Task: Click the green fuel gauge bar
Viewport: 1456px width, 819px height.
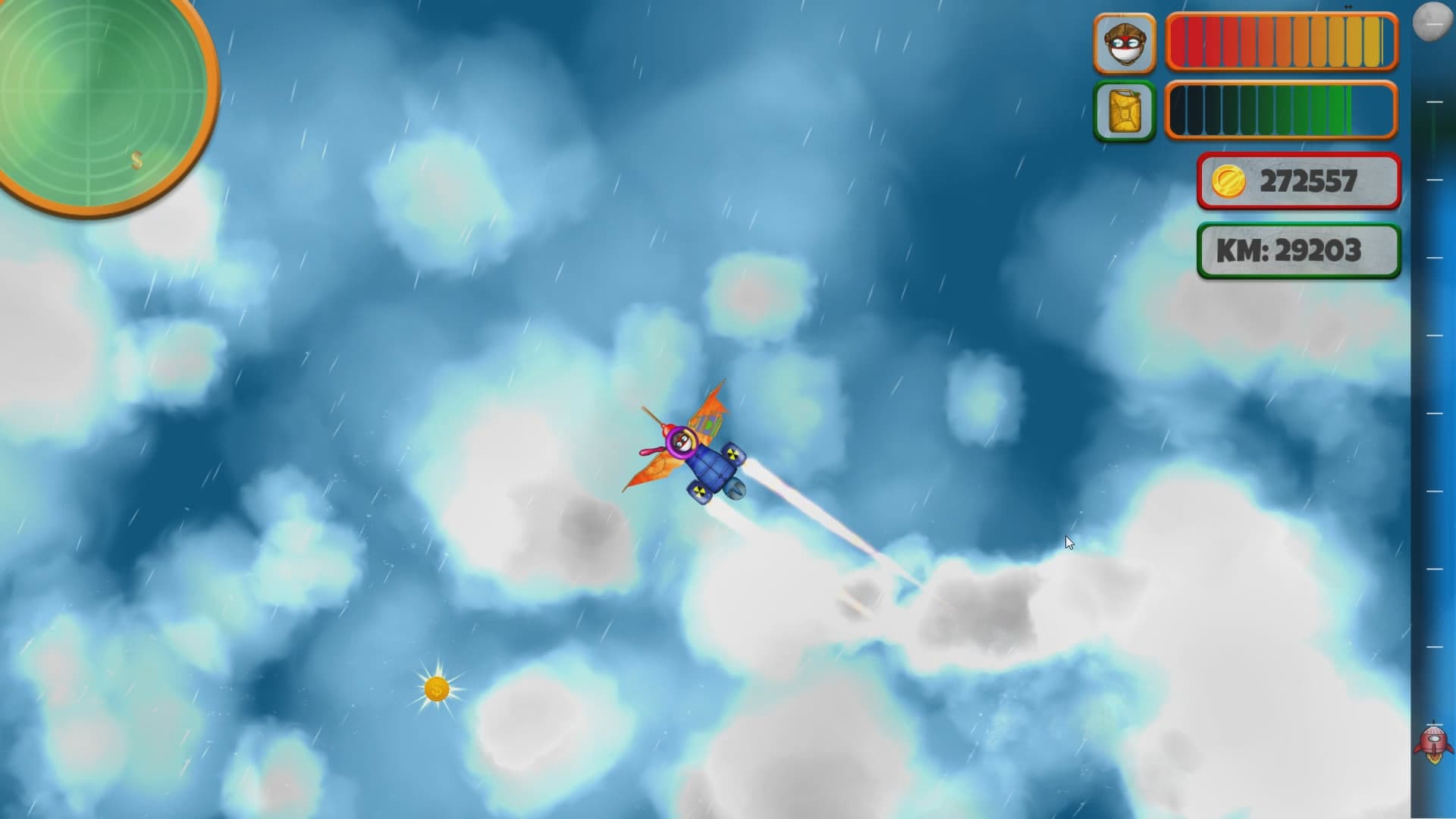Action: point(1282,111)
